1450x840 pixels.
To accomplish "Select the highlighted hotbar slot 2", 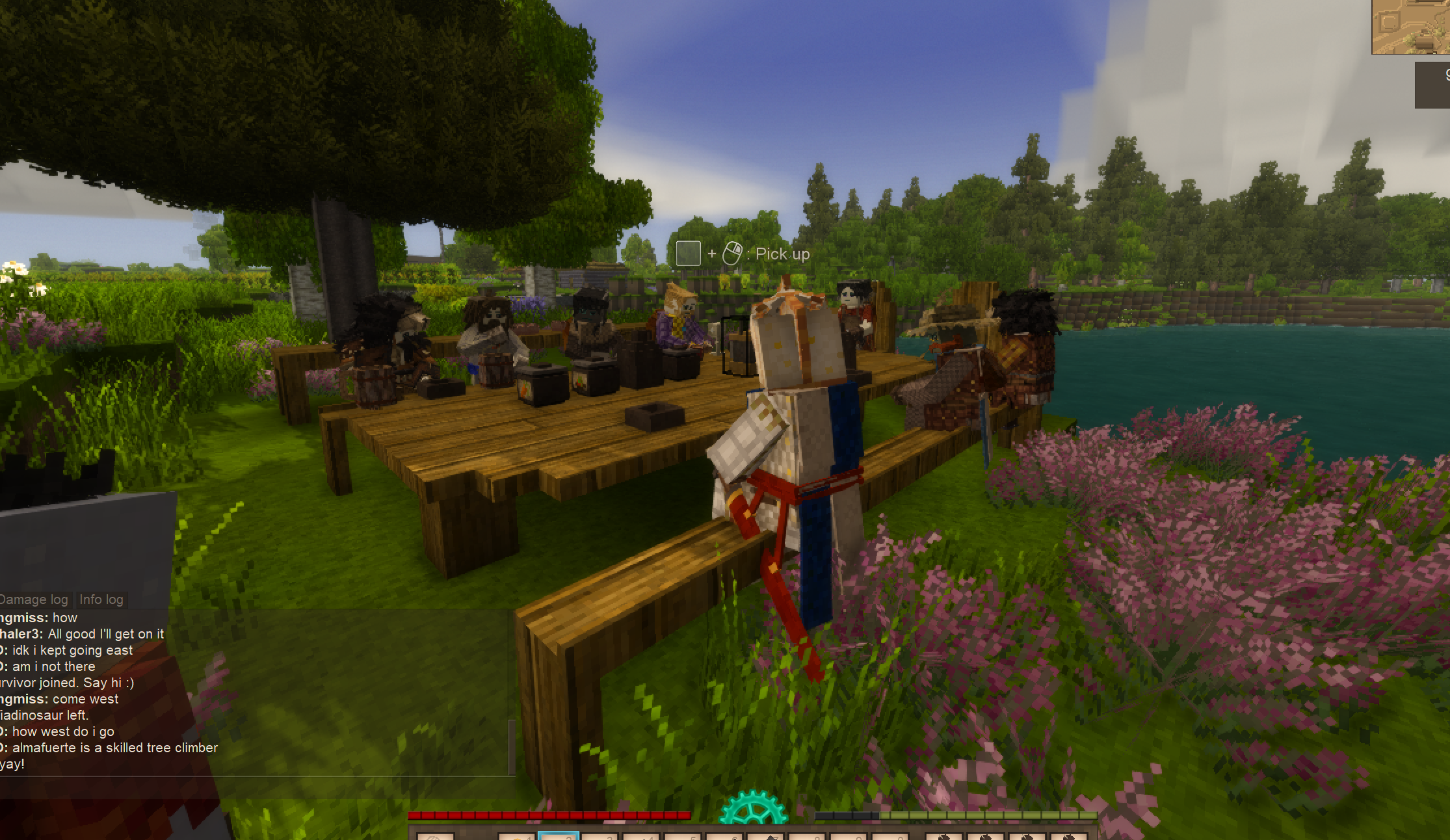I will (559, 835).
